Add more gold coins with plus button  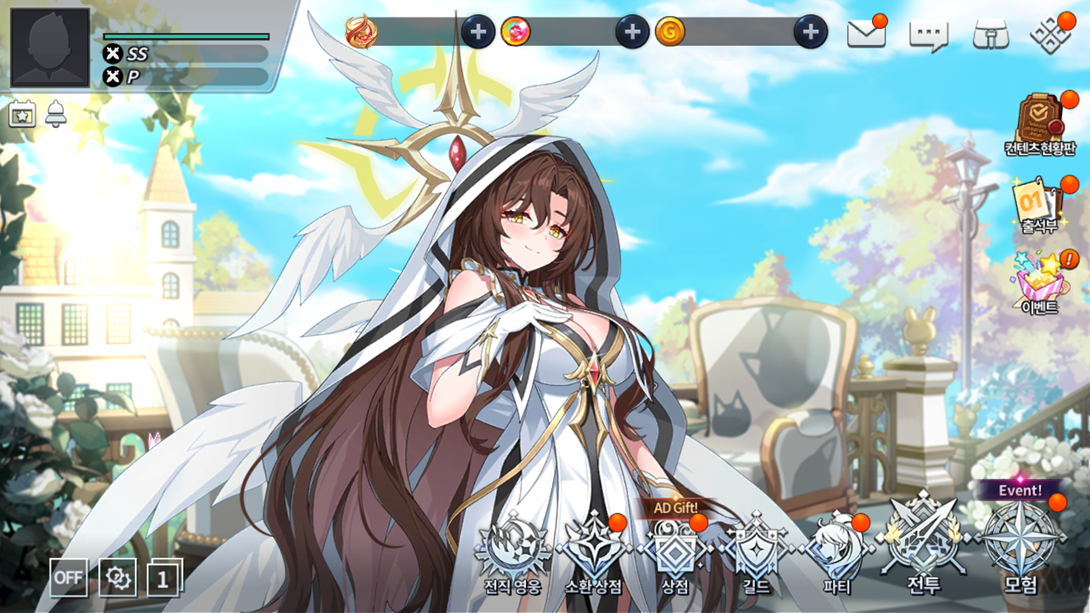(810, 32)
